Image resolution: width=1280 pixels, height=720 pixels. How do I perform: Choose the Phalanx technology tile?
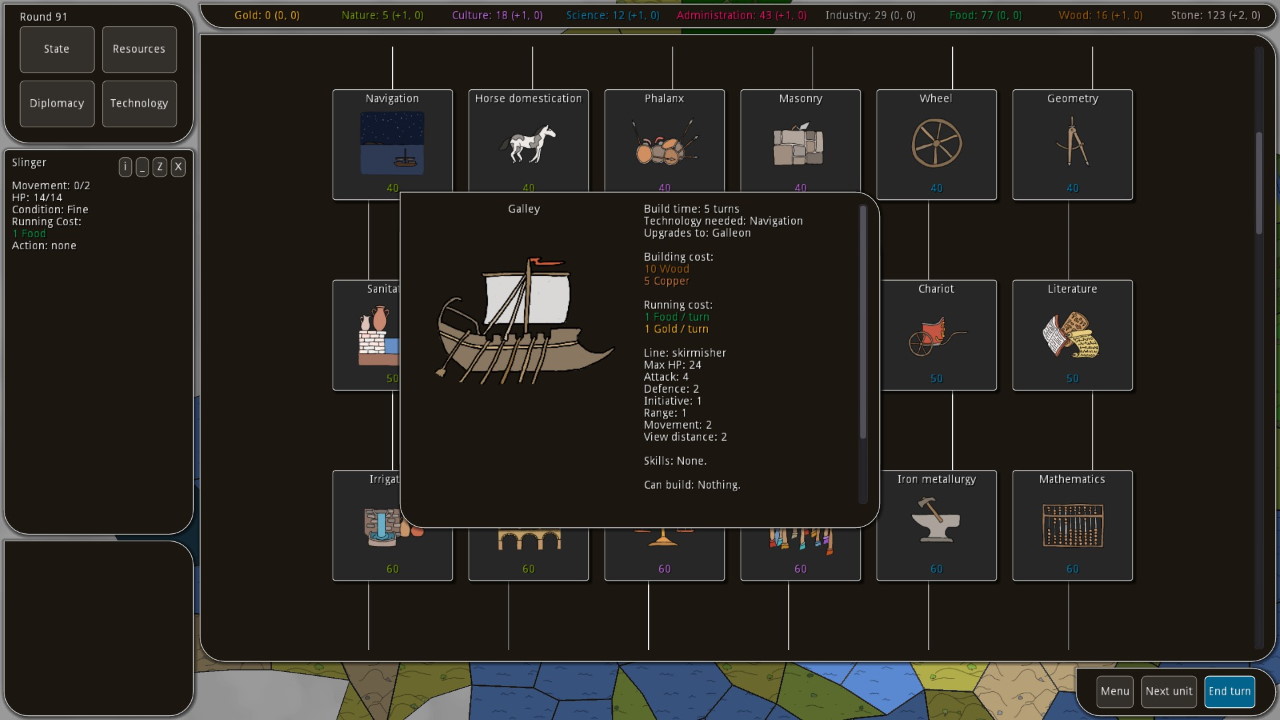point(664,140)
